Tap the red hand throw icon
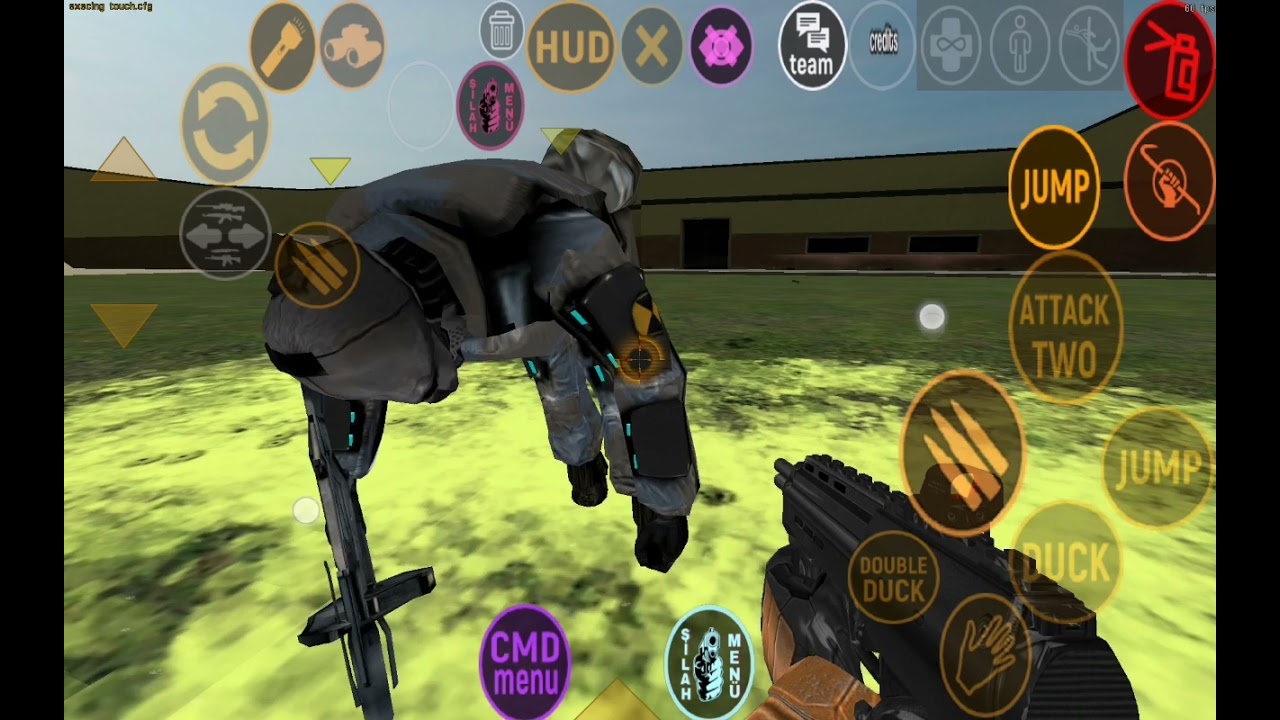This screenshot has height=720, width=1280. click(x=1169, y=182)
